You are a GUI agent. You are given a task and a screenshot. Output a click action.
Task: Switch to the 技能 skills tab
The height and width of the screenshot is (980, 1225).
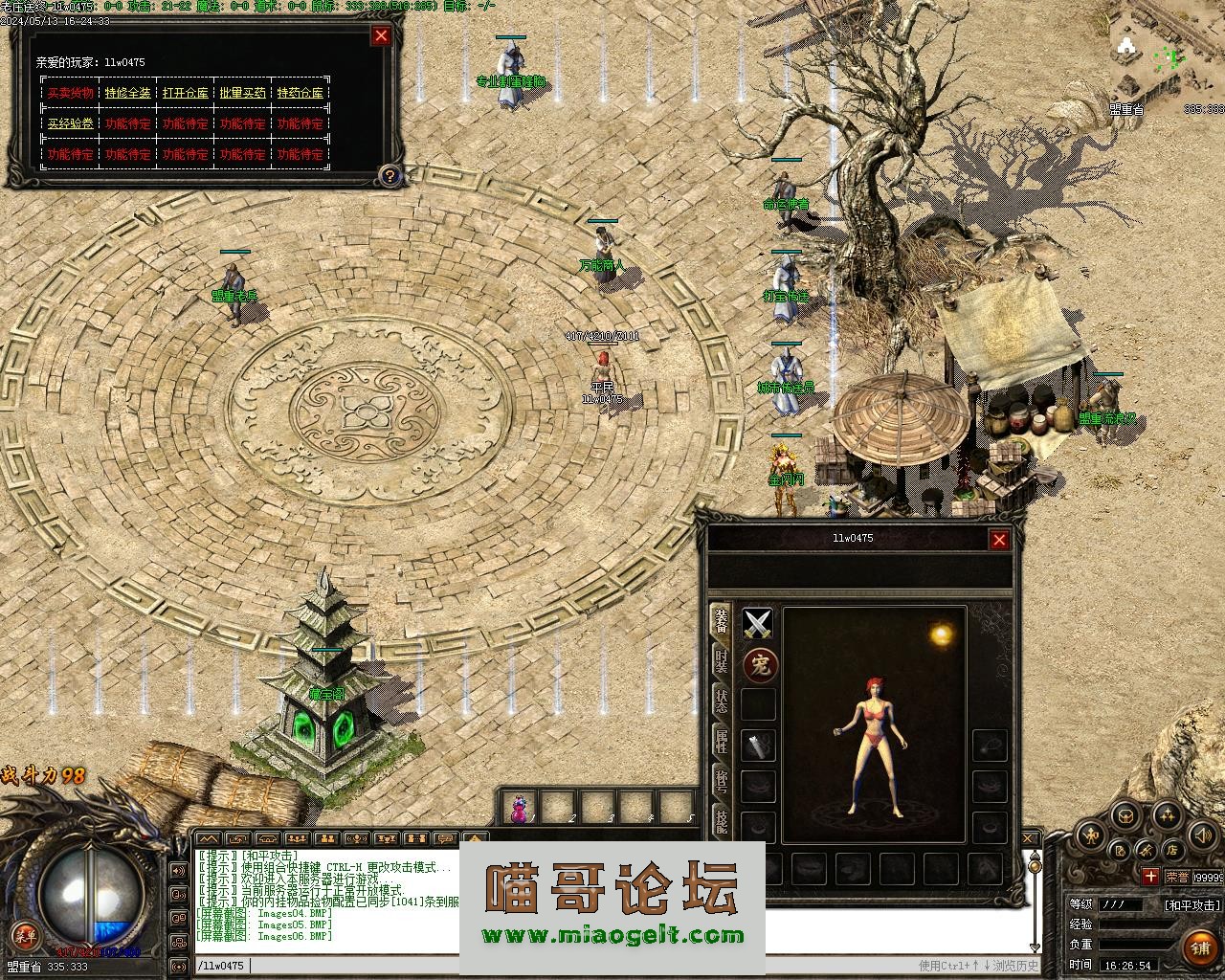pyautogui.click(x=721, y=818)
